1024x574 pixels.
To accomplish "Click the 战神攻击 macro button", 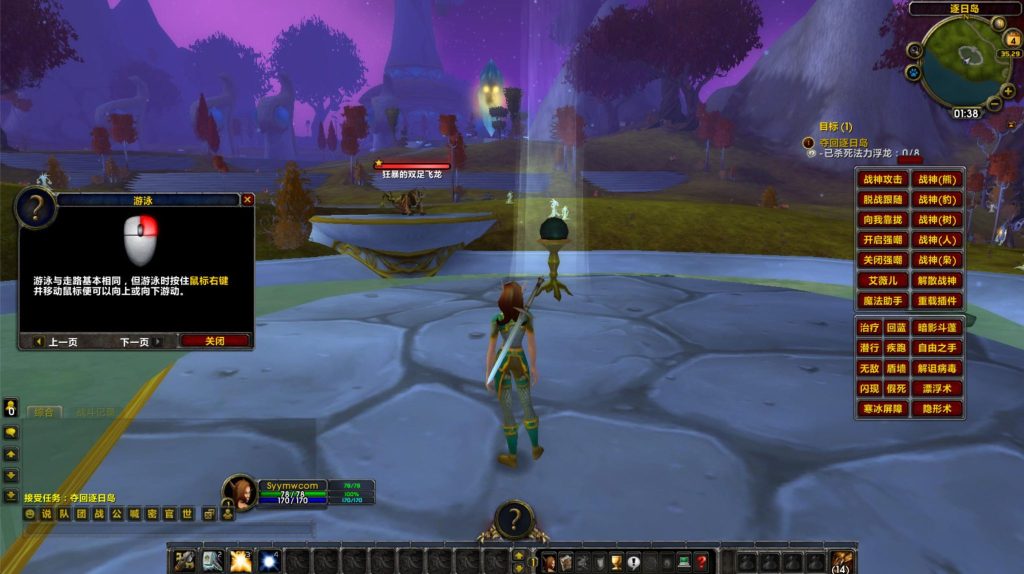I will 882,180.
